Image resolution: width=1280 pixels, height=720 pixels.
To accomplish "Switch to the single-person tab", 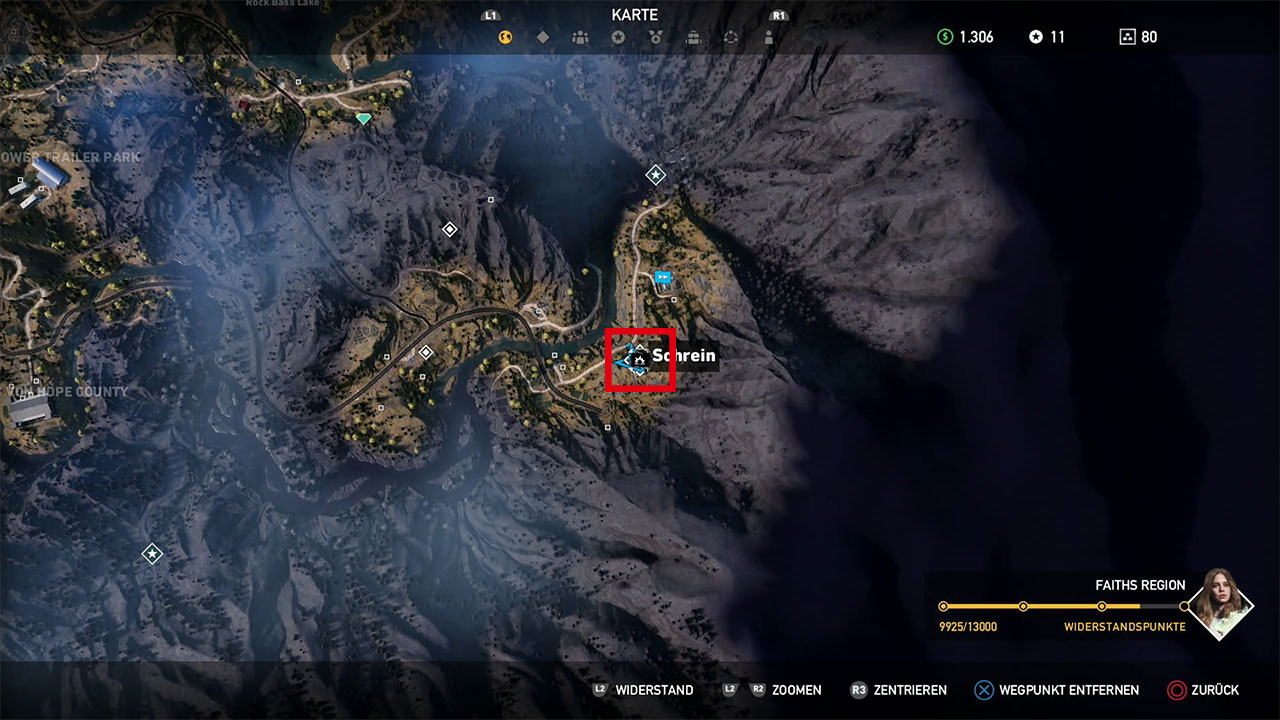I will tap(768, 38).
